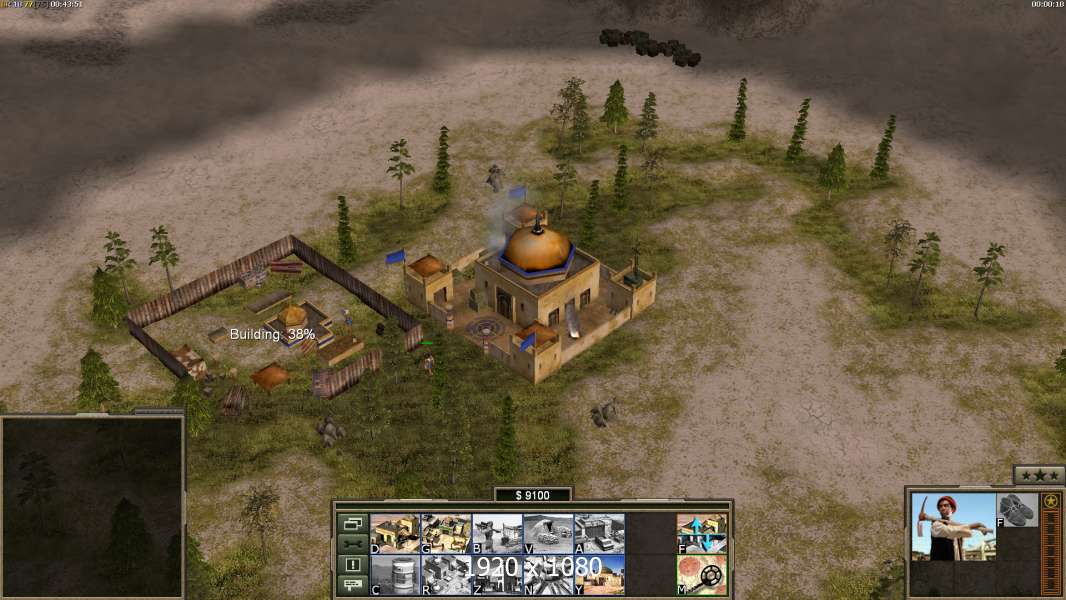Image resolution: width=1066 pixels, height=600 pixels.
Task: Click the wrench repair button
Action: pos(353,544)
